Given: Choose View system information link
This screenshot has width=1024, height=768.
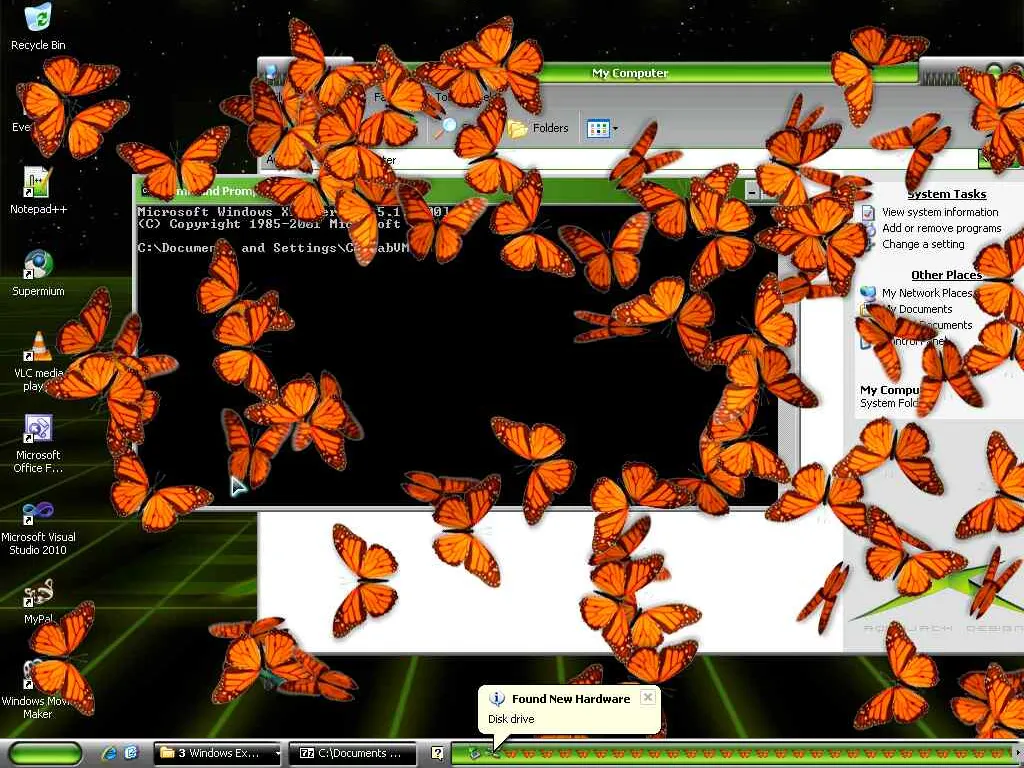Looking at the screenshot, I should click(x=939, y=212).
